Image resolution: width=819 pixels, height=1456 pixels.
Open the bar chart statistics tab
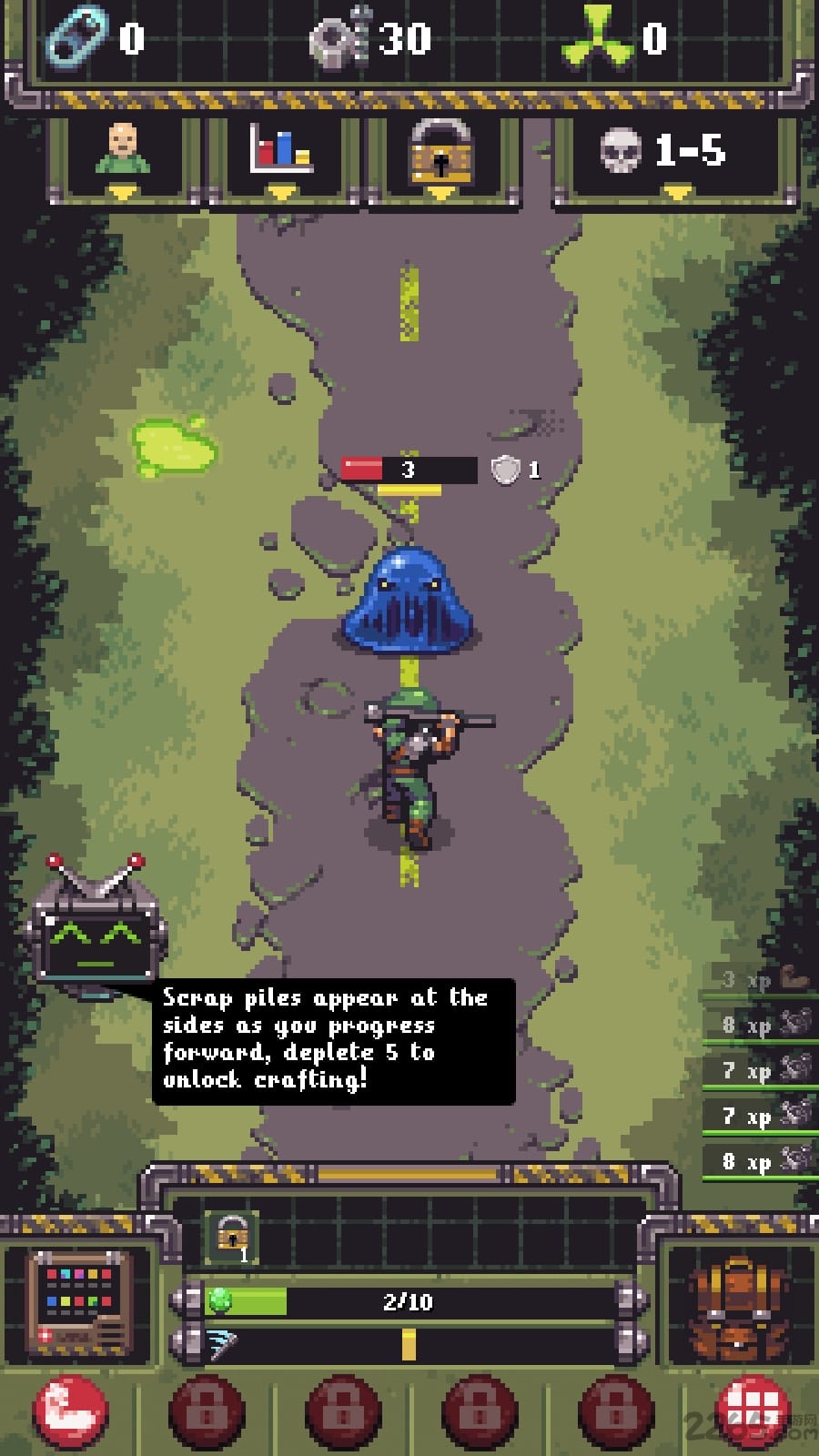click(281, 155)
